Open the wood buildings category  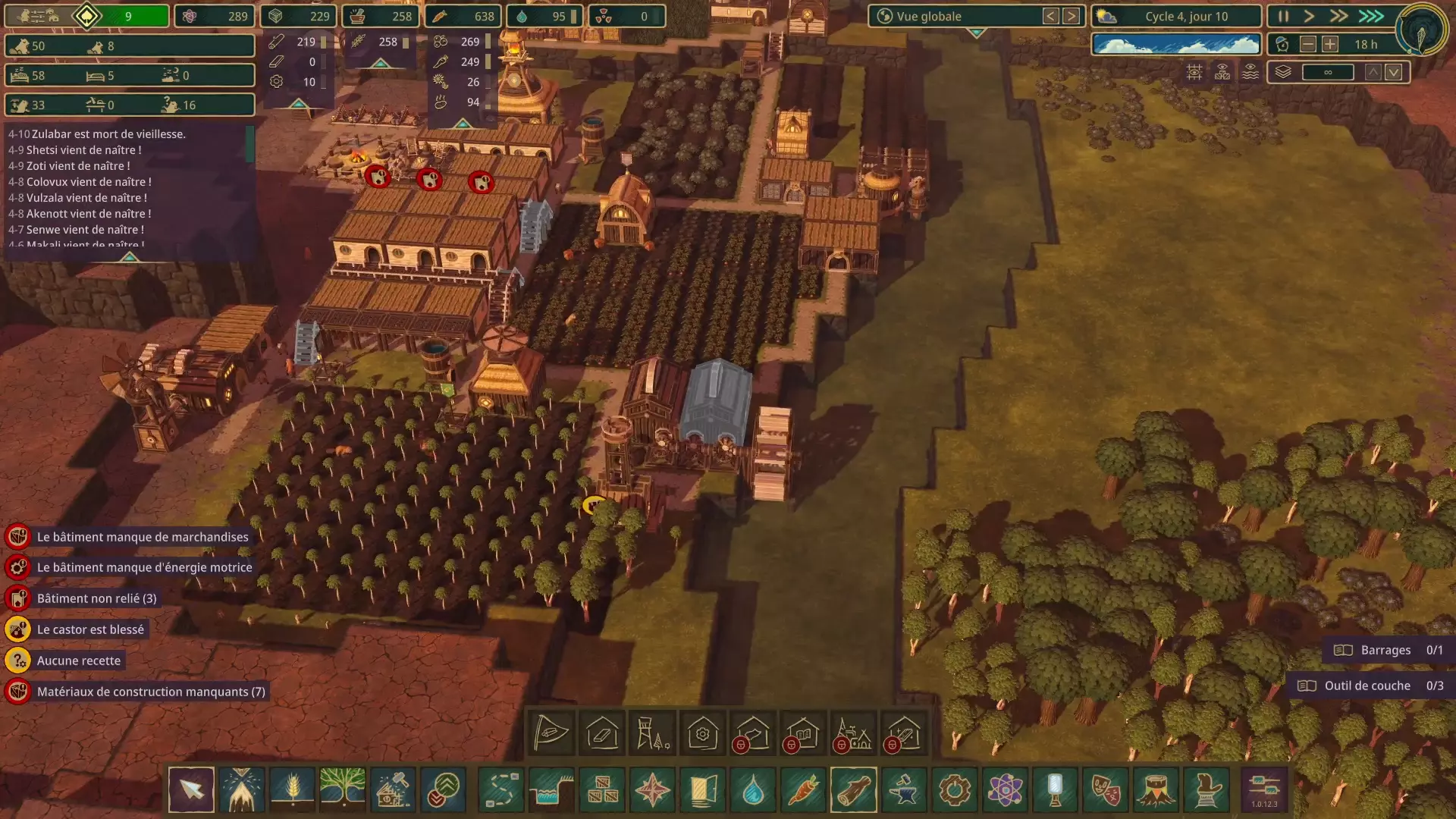(853, 790)
